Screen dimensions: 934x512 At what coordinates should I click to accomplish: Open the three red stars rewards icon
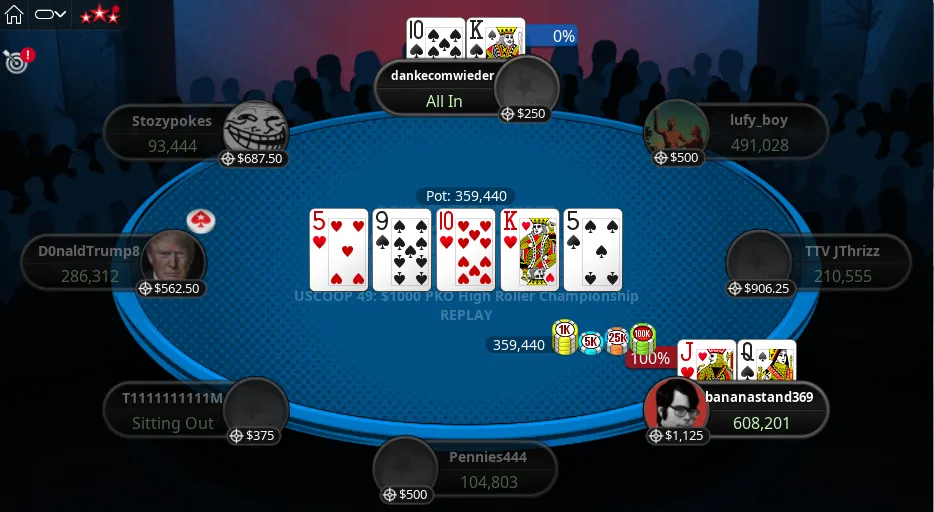(99, 15)
